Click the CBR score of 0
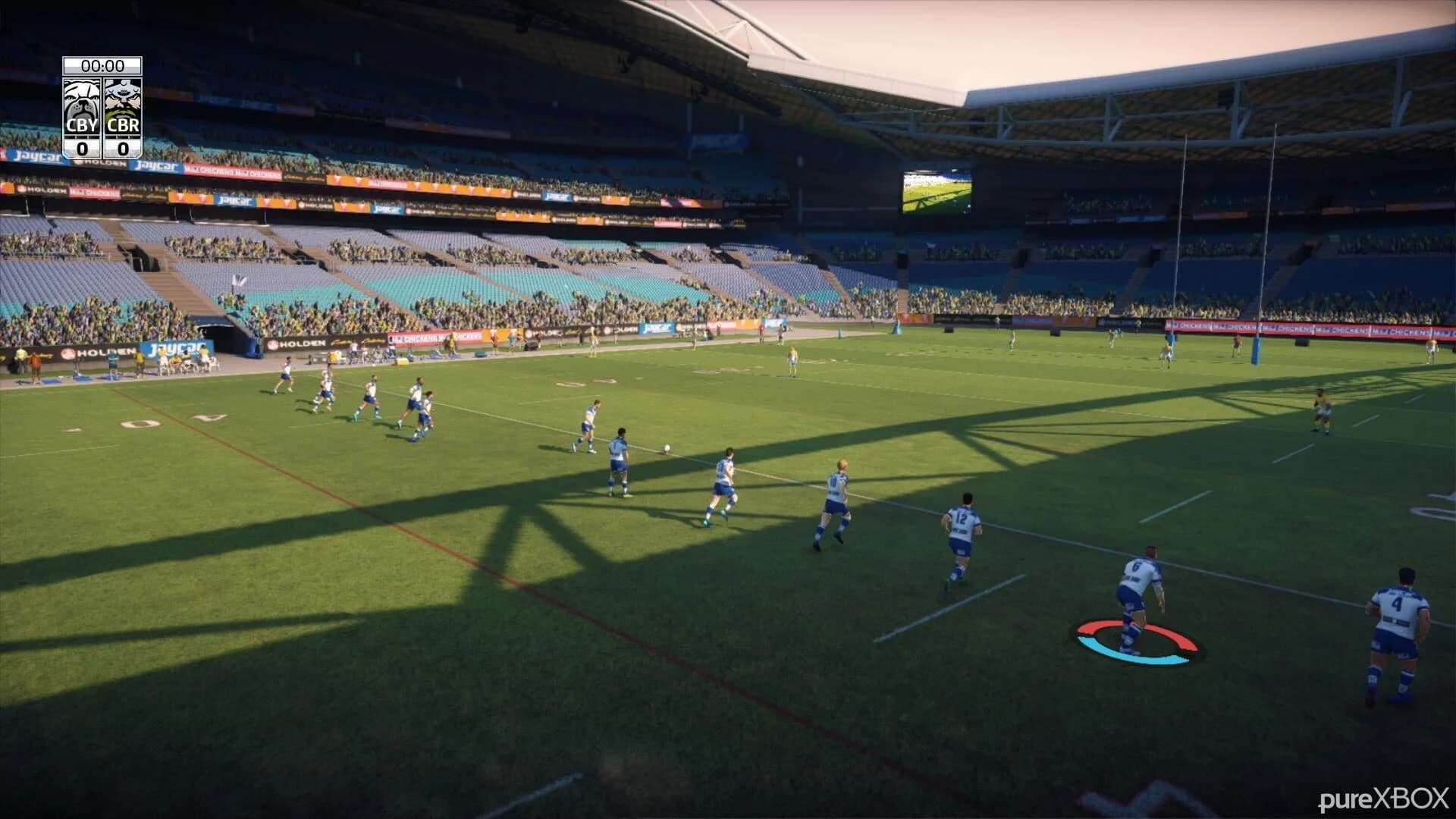The height and width of the screenshot is (819, 1456). pyautogui.click(x=124, y=148)
